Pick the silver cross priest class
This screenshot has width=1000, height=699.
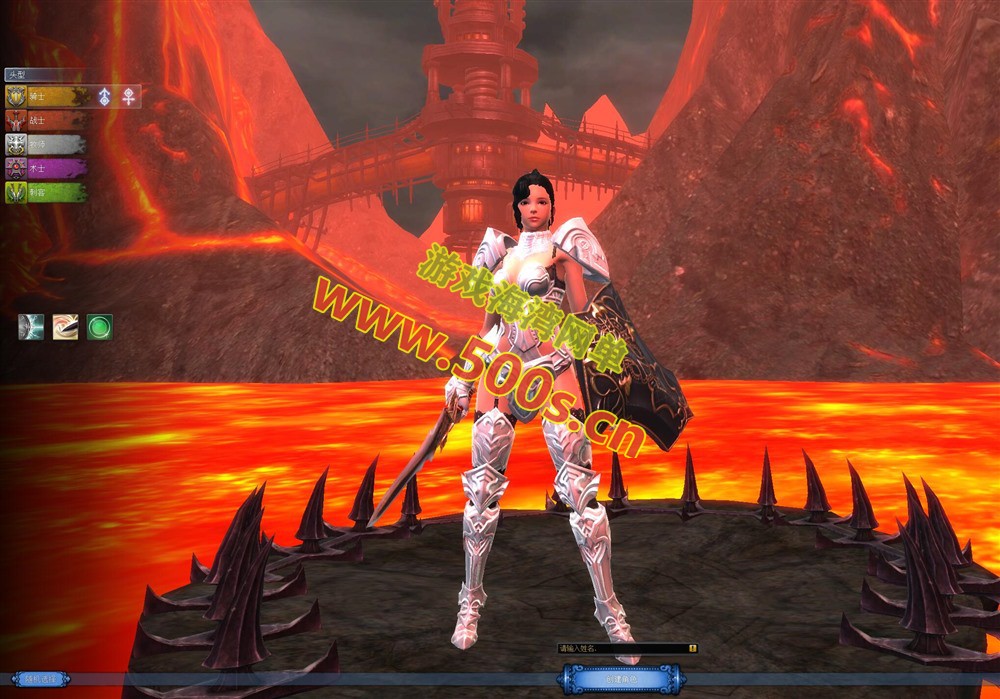(x=45, y=144)
